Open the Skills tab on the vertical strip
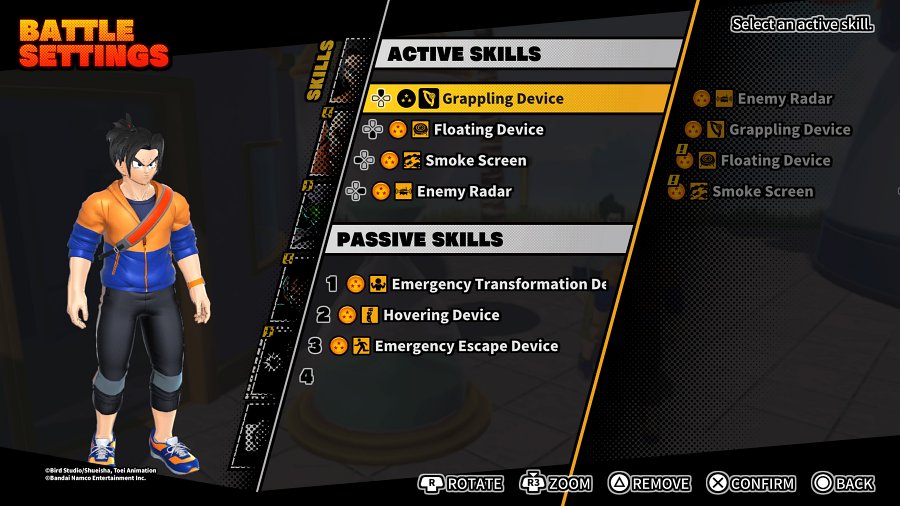Viewport: 900px width, 506px height. [x=322, y=72]
